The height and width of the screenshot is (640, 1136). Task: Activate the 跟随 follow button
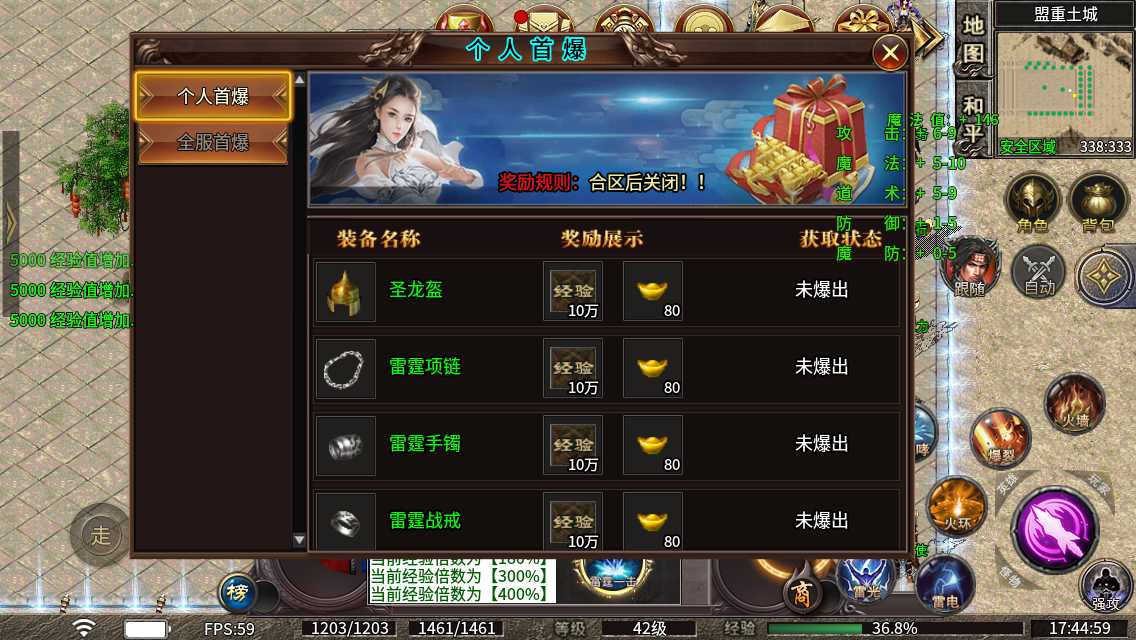click(969, 268)
